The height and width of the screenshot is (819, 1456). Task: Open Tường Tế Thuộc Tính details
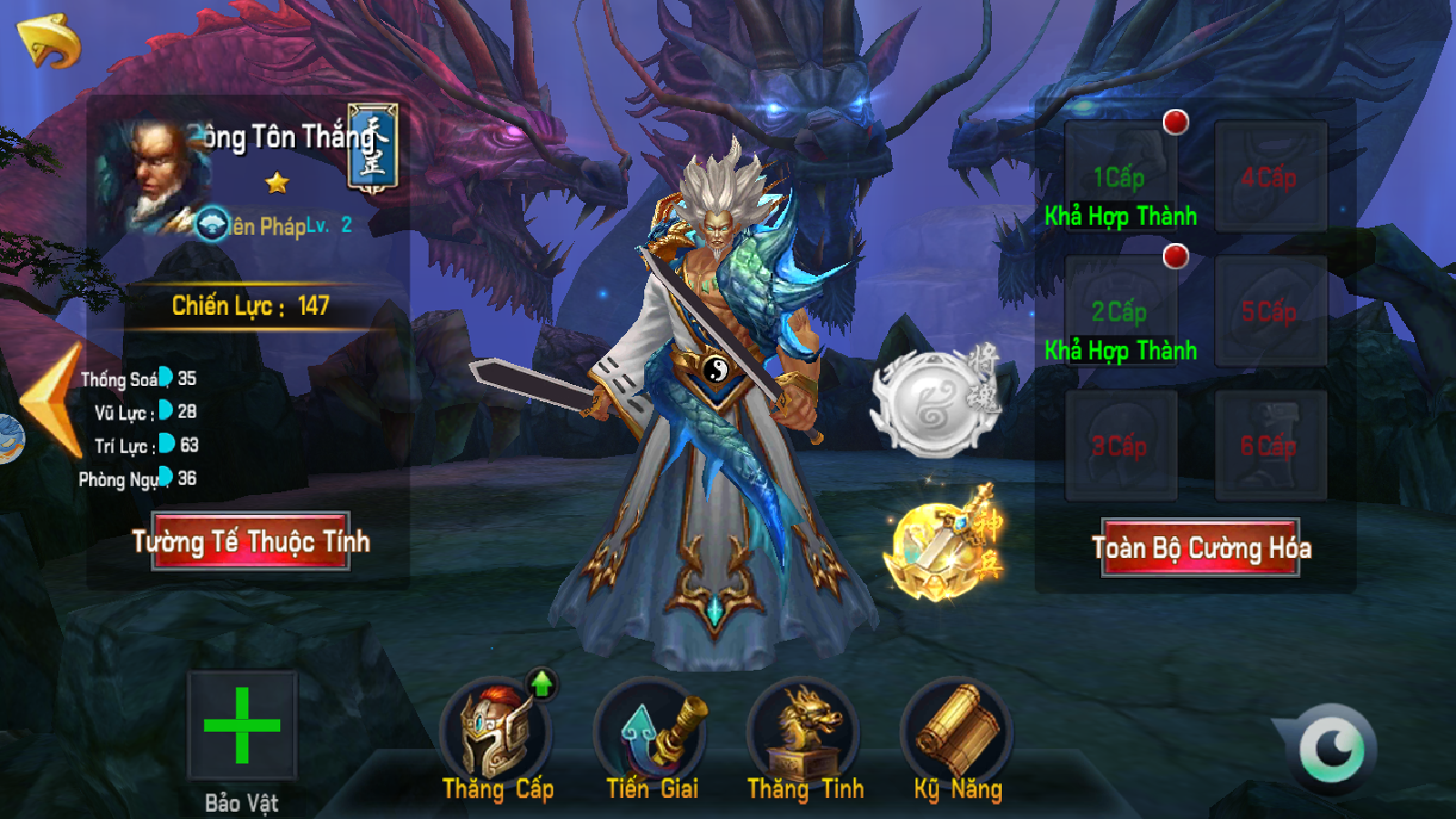pyautogui.click(x=251, y=541)
